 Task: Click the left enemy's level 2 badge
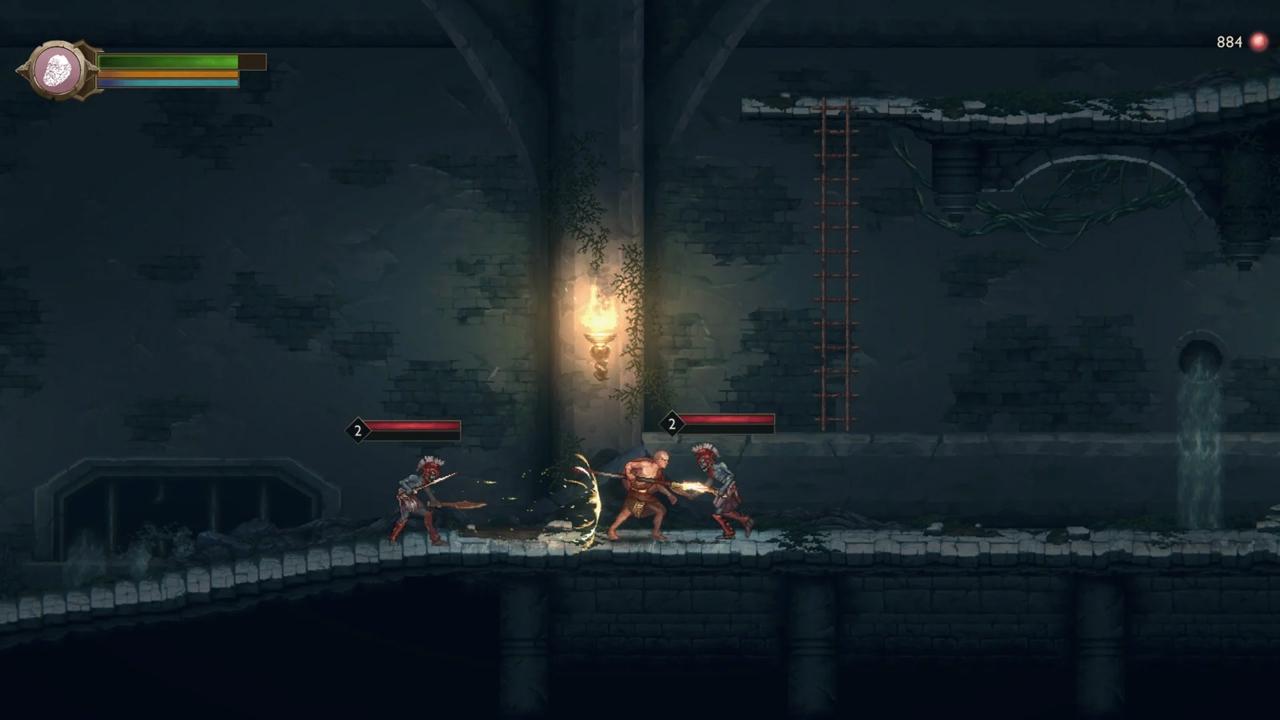(357, 430)
